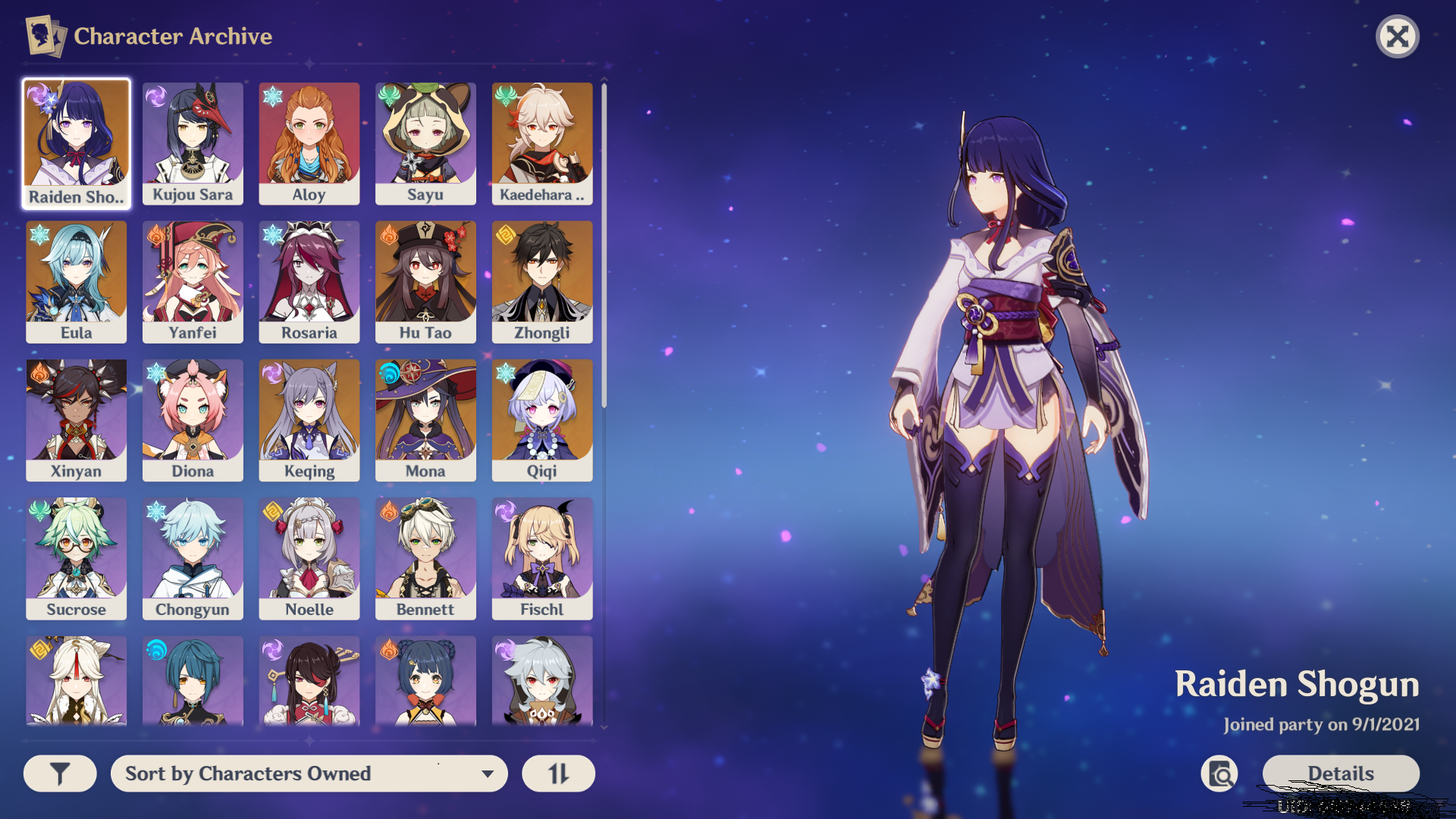This screenshot has width=1456, height=819.
Task: Click the Character Archive header card icon
Action: click(45, 35)
